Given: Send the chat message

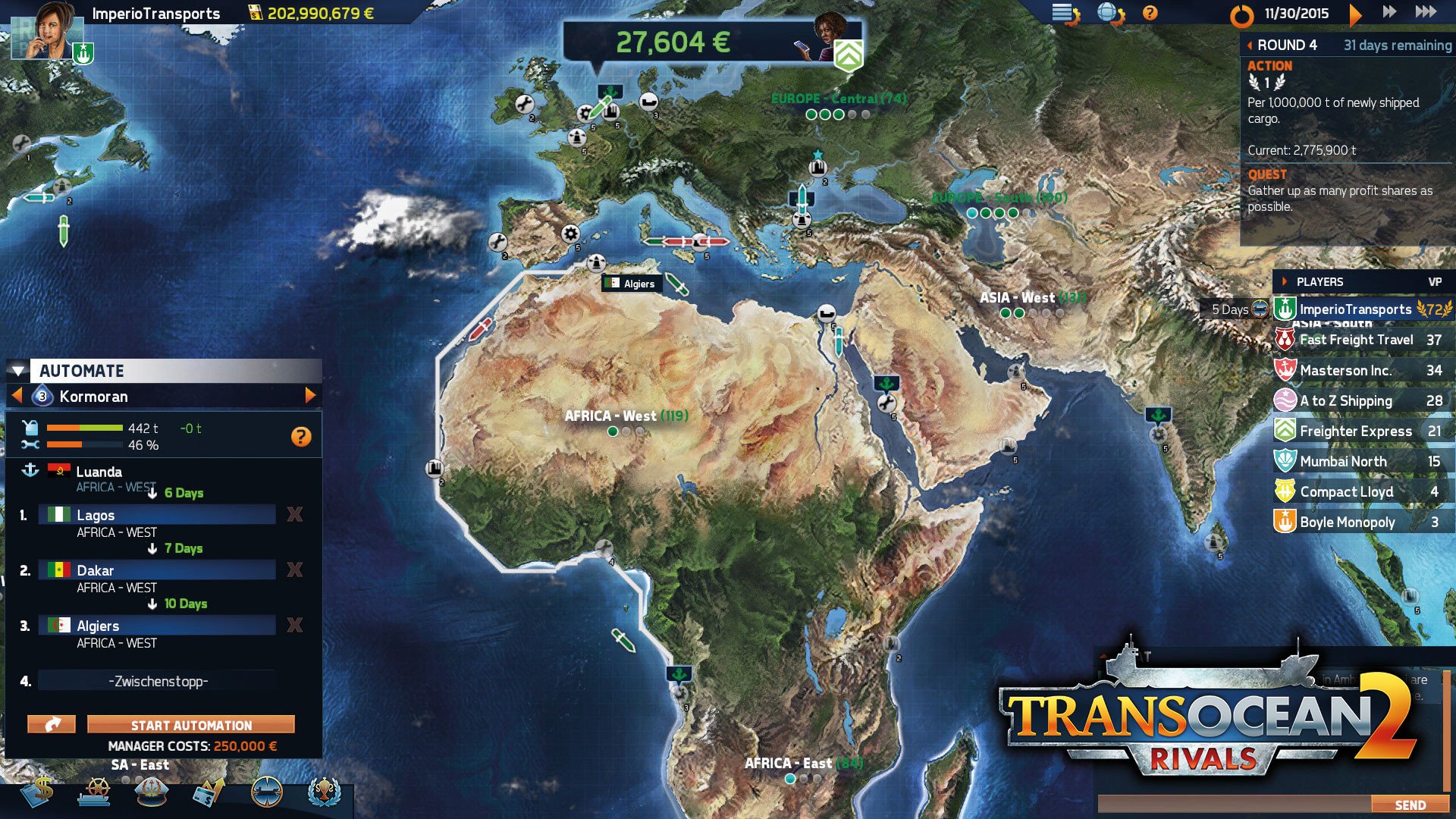Looking at the screenshot, I should coord(1410,805).
